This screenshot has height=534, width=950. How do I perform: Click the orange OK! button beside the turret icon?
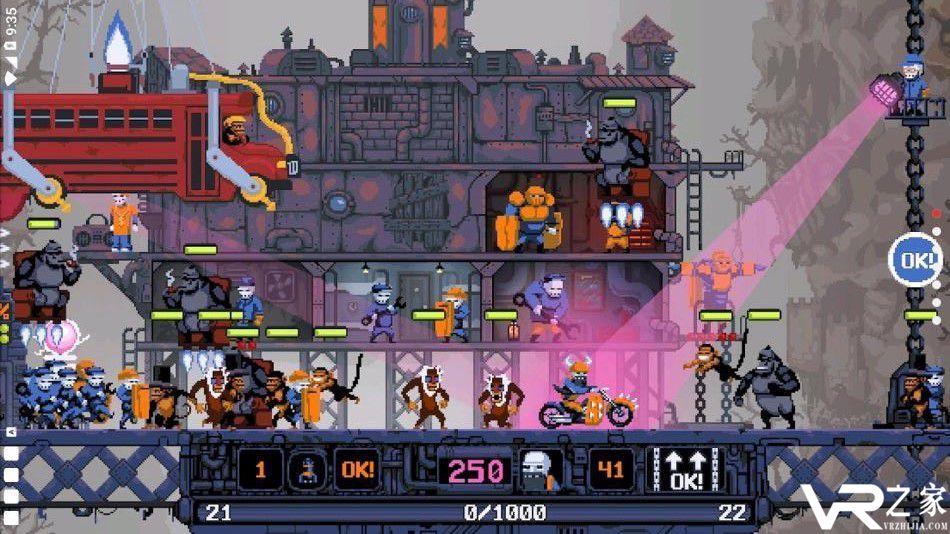pos(357,469)
